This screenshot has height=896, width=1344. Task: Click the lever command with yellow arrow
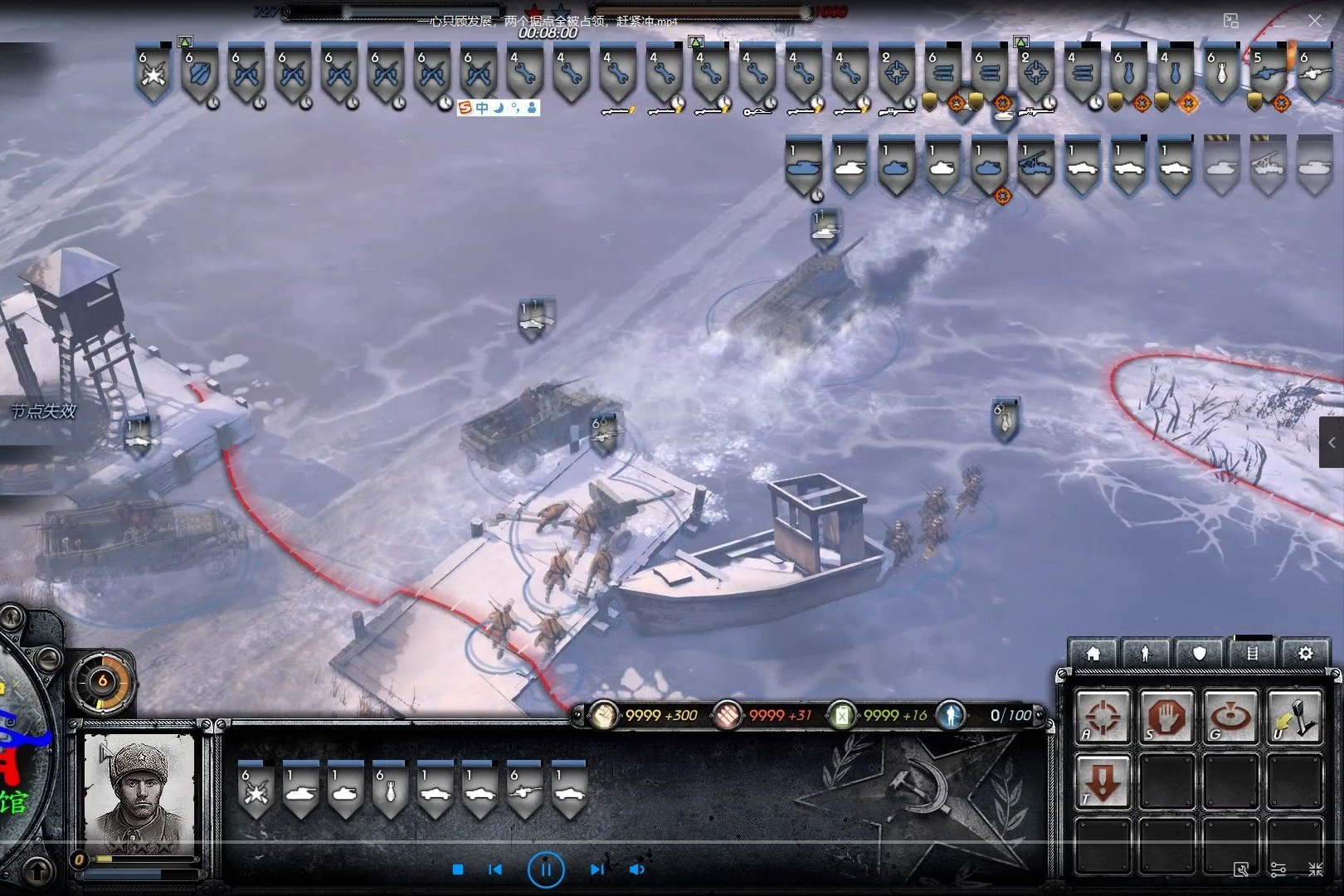(x=1295, y=717)
